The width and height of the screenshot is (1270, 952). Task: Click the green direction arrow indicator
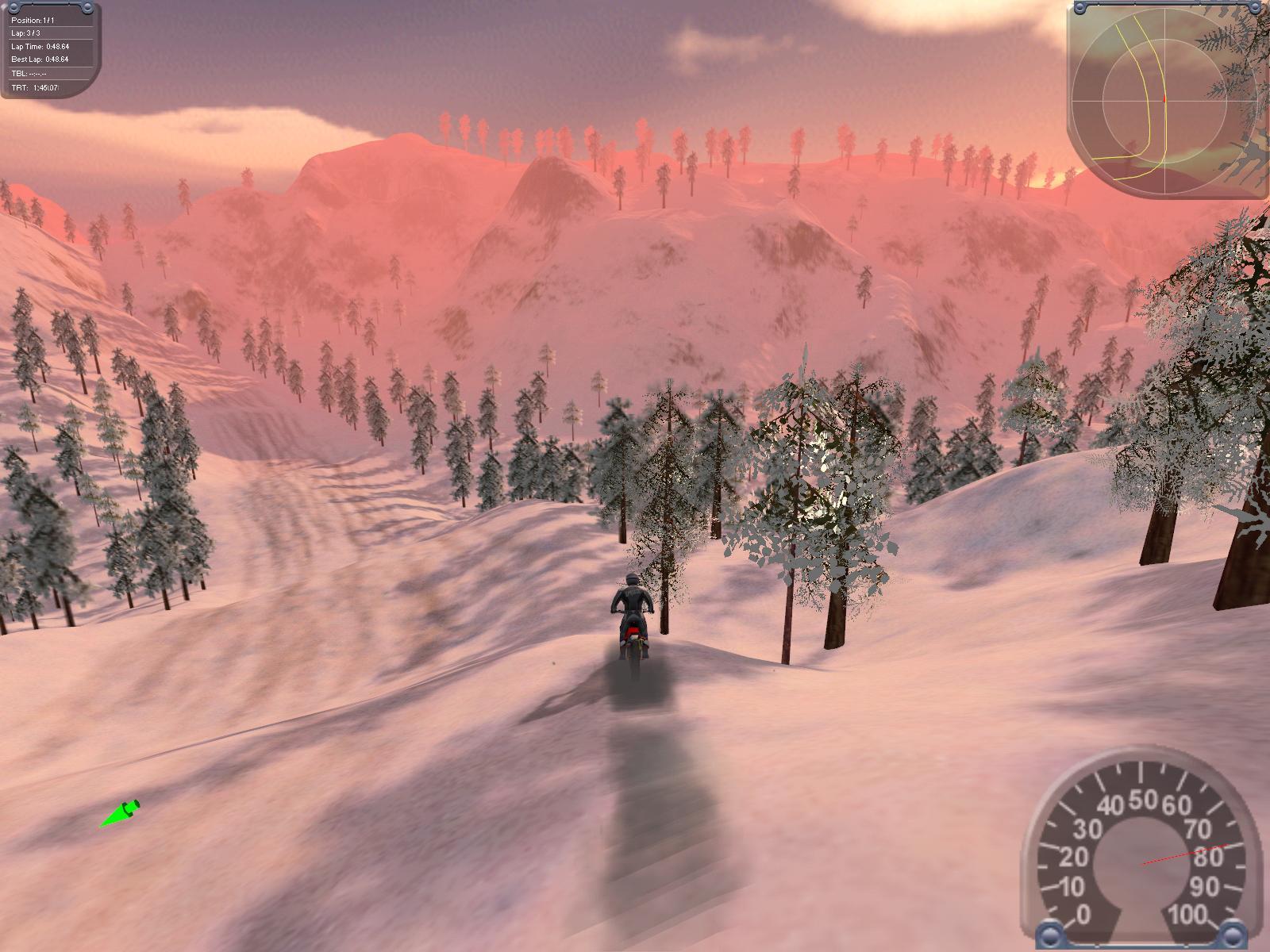(x=120, y=814)
